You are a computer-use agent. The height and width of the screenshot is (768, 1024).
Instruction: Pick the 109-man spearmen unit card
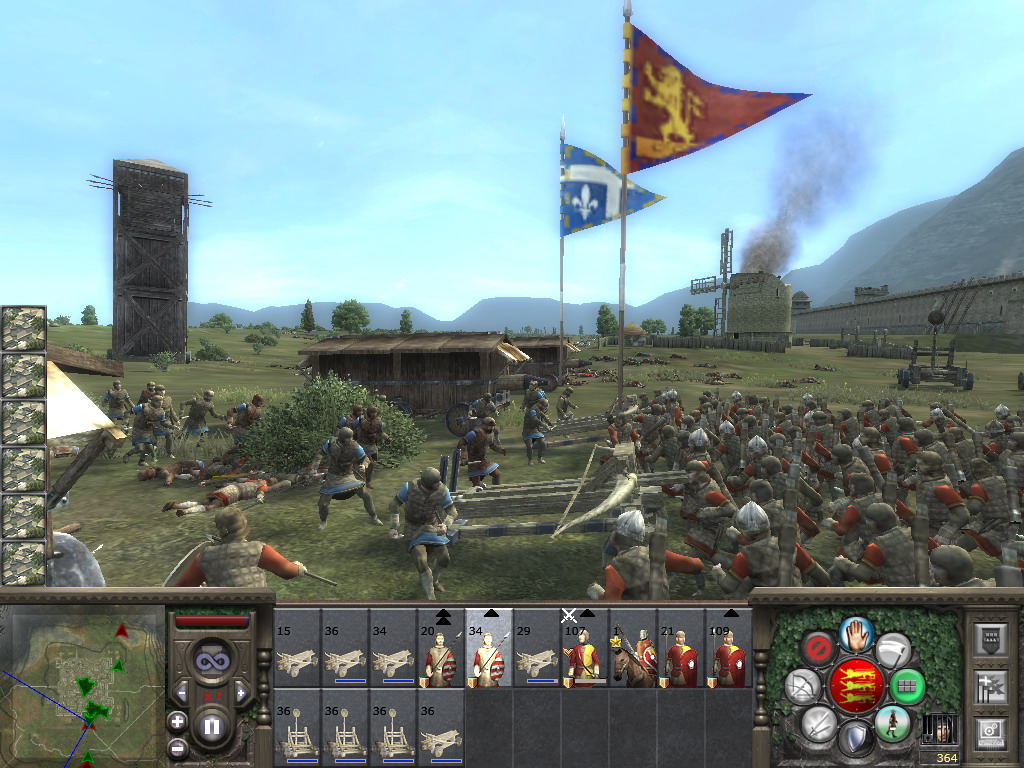729,657
